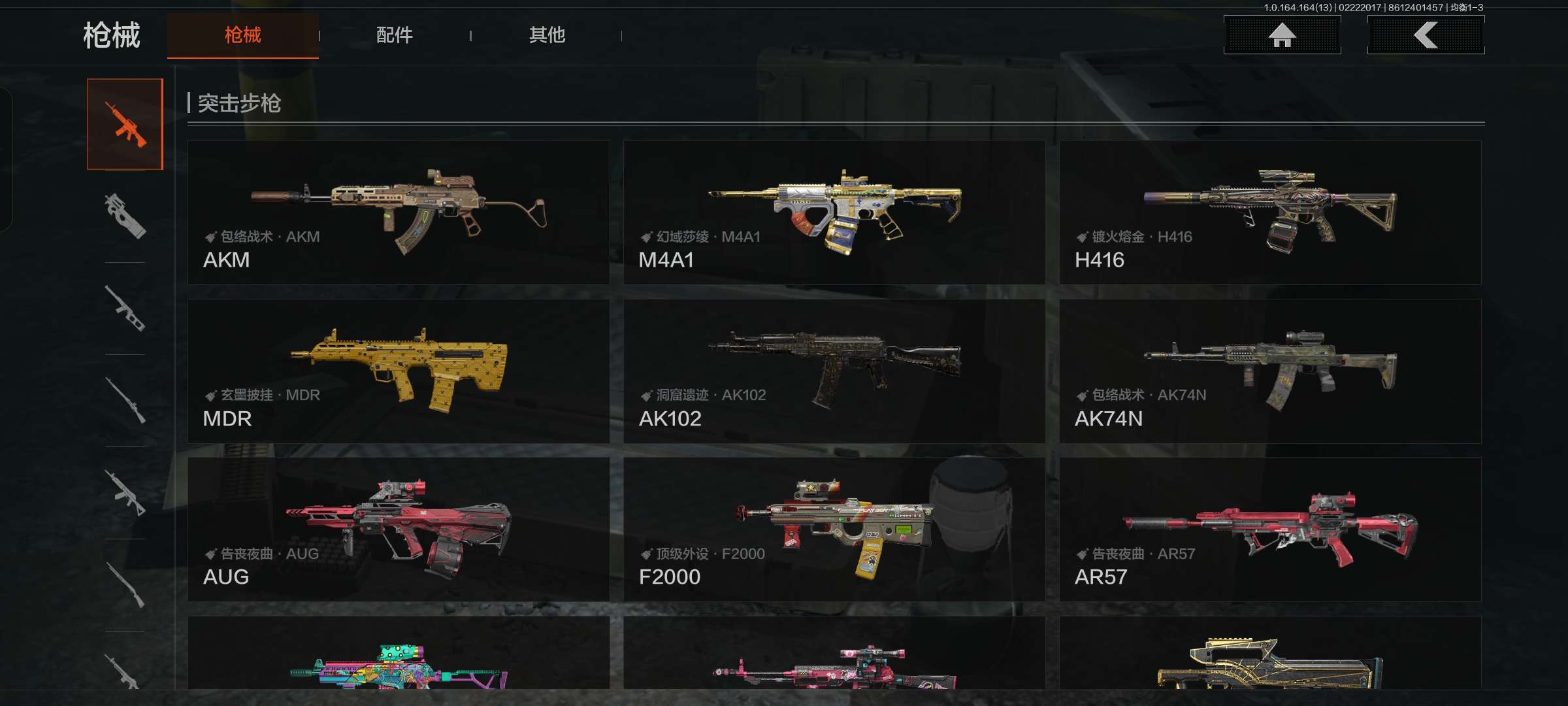The width and height of the screenshot is (1568, 706).
Task: Select the yellow MDR weapon tile
Action: (x=399, y=371)
